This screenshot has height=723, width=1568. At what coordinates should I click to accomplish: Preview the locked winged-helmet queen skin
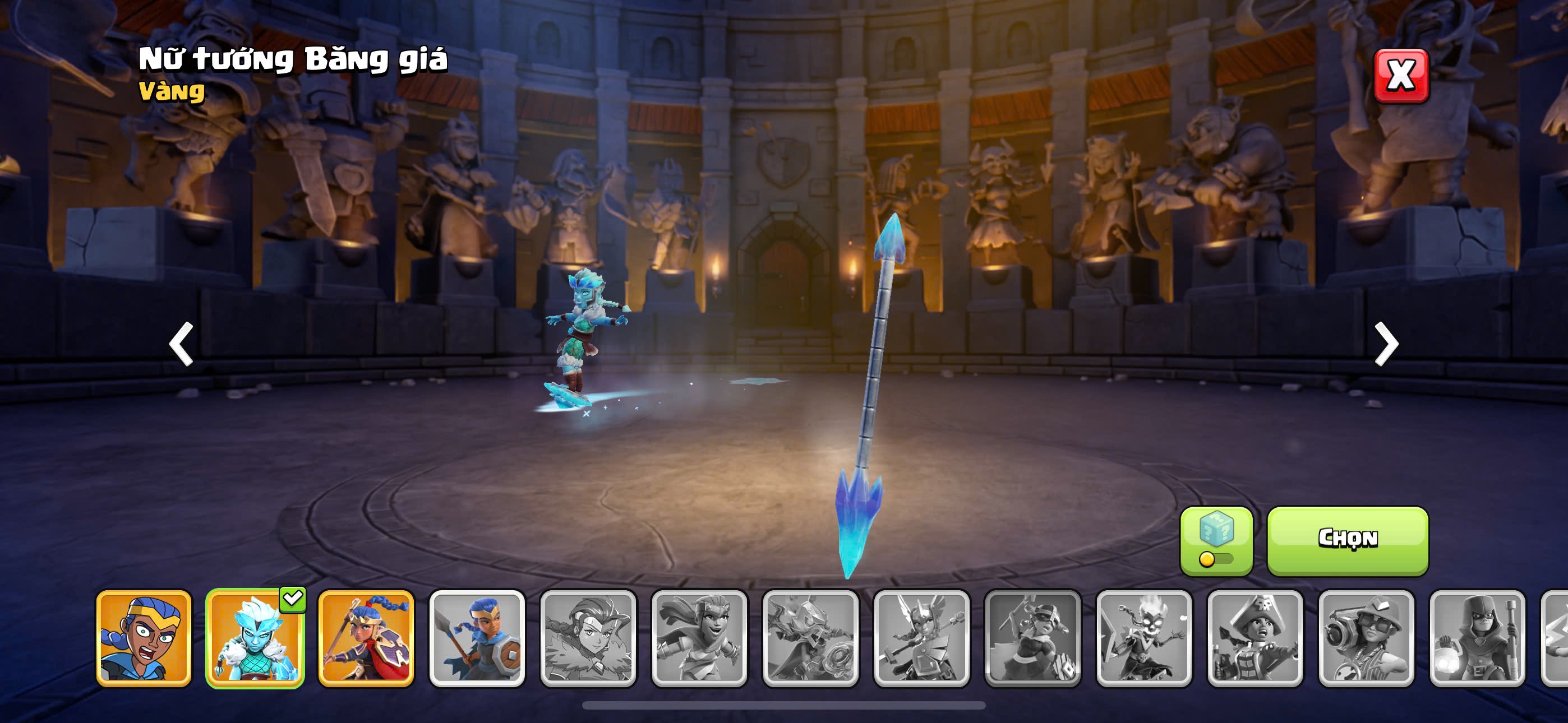(x=921, y=638)
